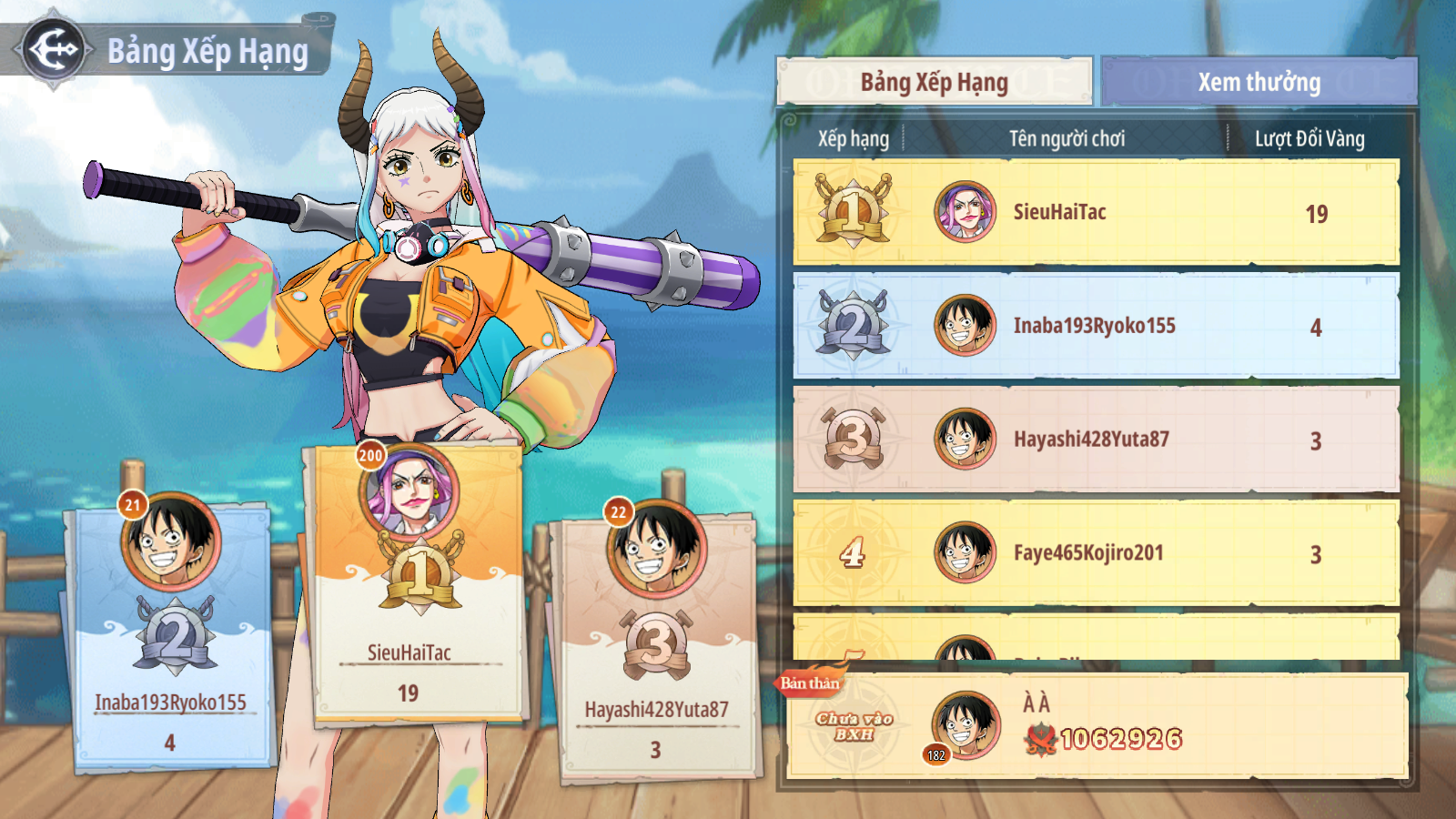Choose the Hayashi428Yuta87 ranking row
This screenshot has height=819, width=1456.
(x=1096, y=440)
